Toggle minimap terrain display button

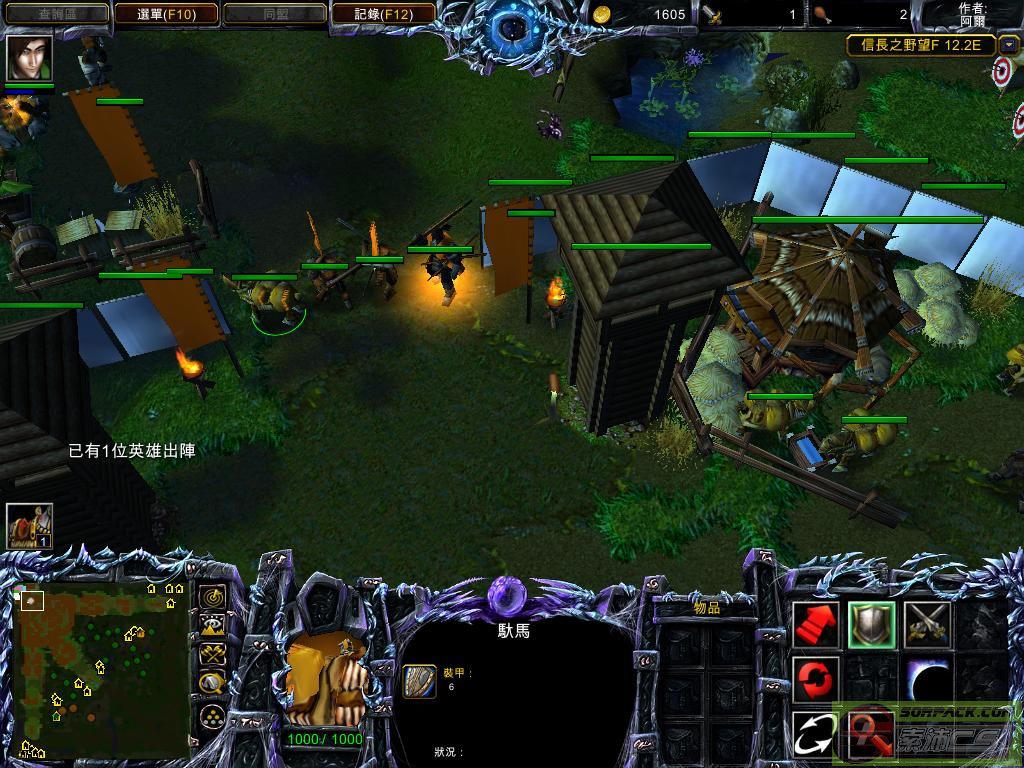pyautogui.click(x=212, y=626)
